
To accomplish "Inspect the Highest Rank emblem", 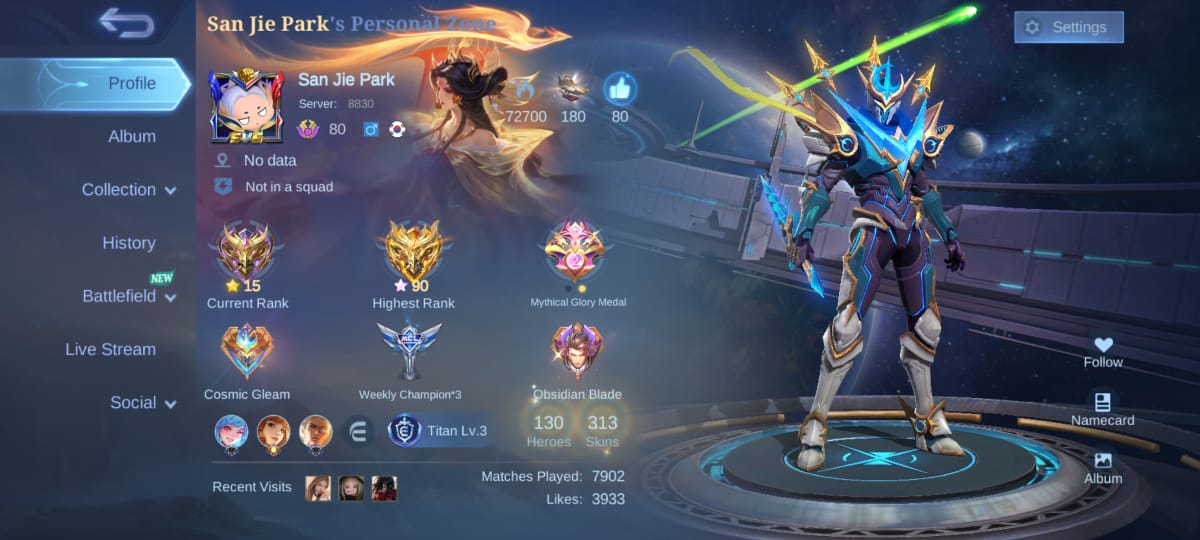I will click(x=413, y=251).
